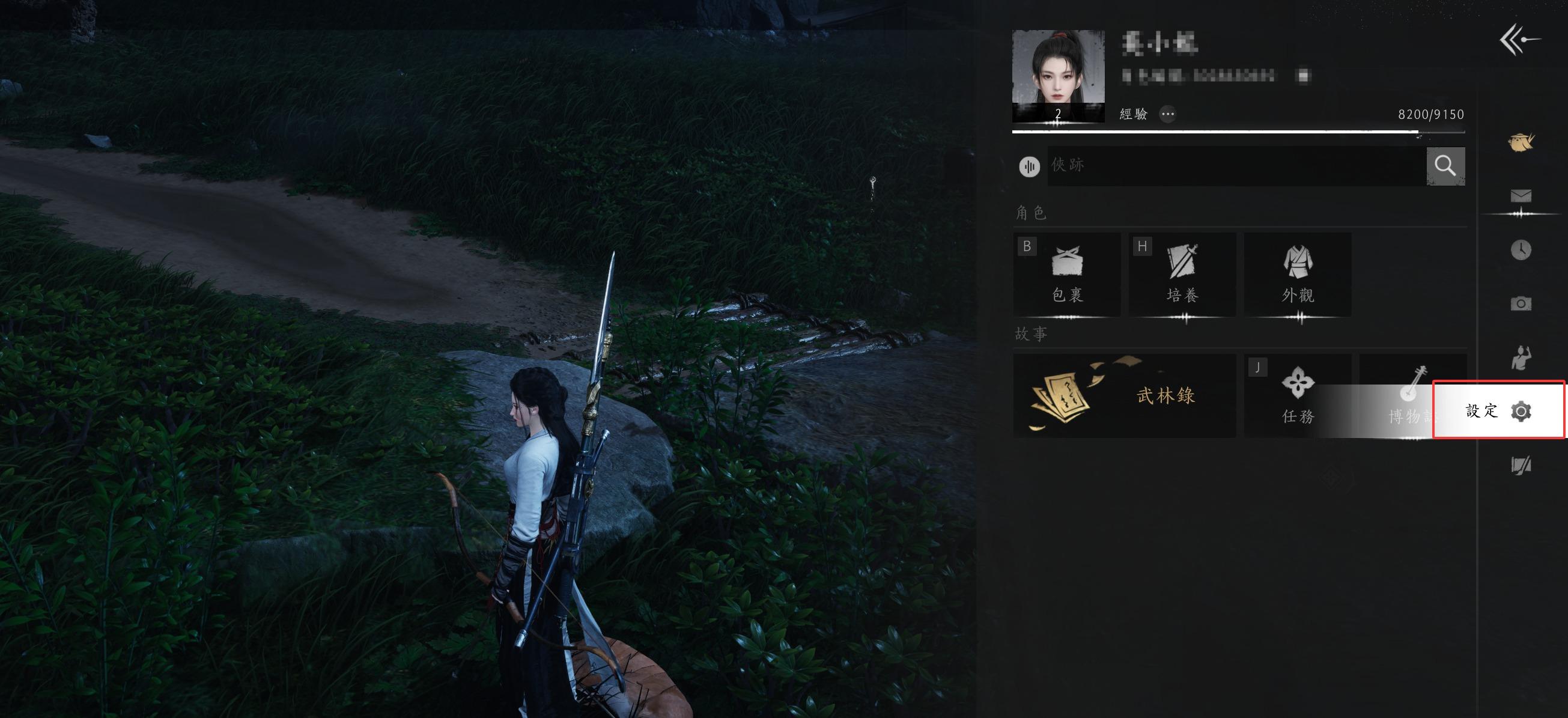Close the menu with the arrow icon
Image resolution: width=1568 pixels, height=718 pixels.
[x=1519, y=40]
